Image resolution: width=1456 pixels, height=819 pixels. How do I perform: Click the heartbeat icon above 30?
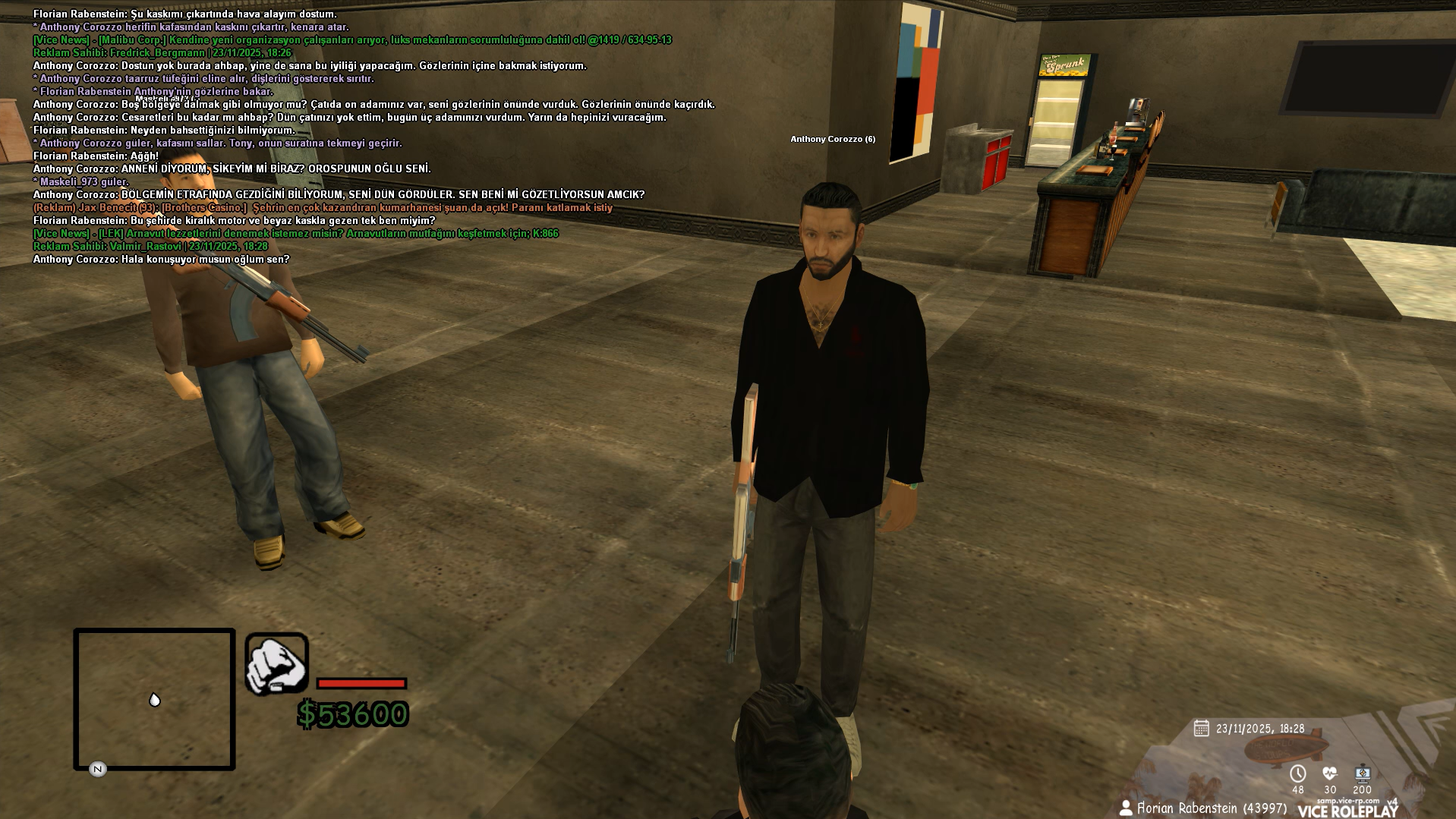pos(1329,773)
